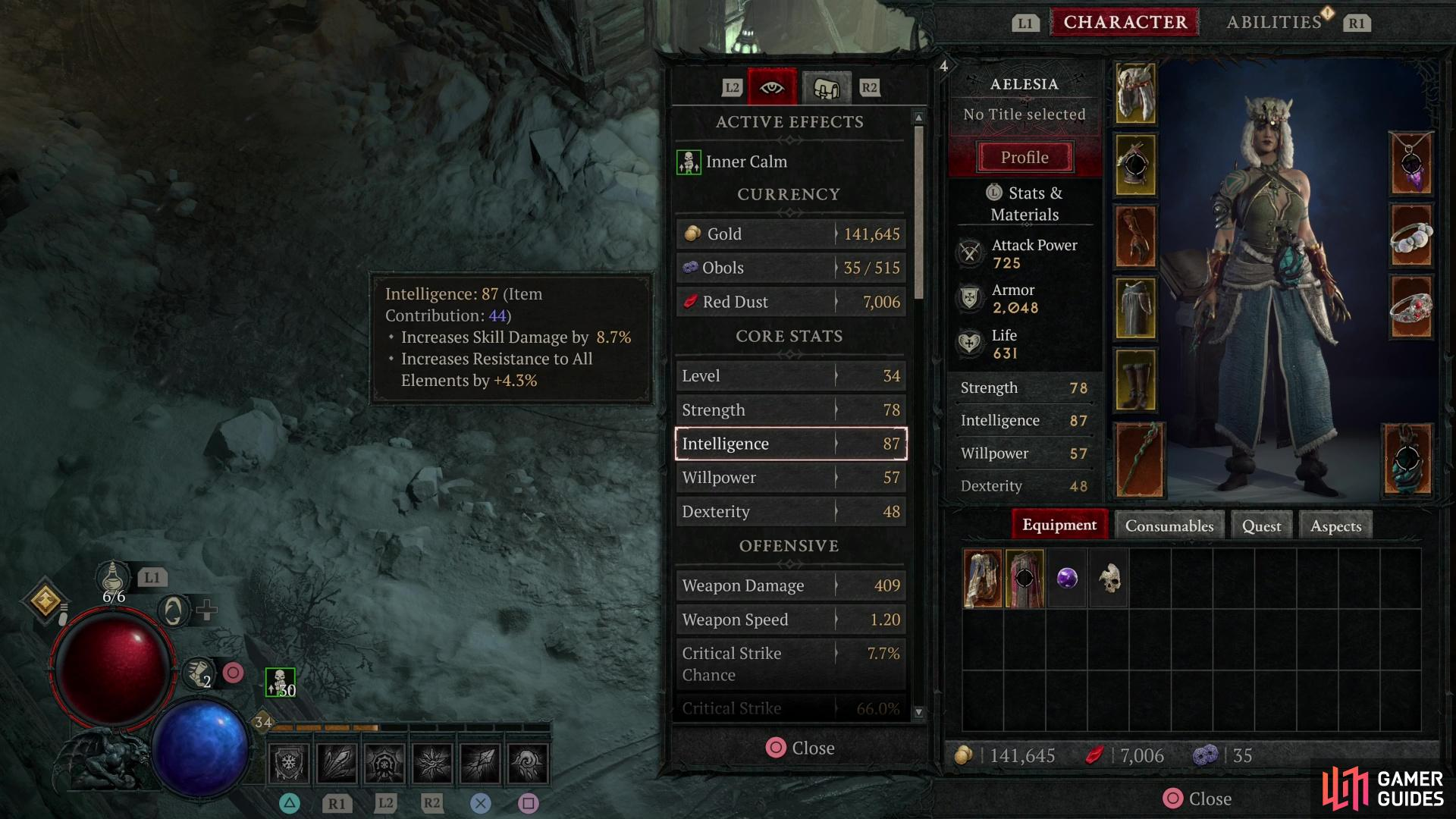Select the equipped amulet slot
Screen dimensions: 1456x819
1410,164
